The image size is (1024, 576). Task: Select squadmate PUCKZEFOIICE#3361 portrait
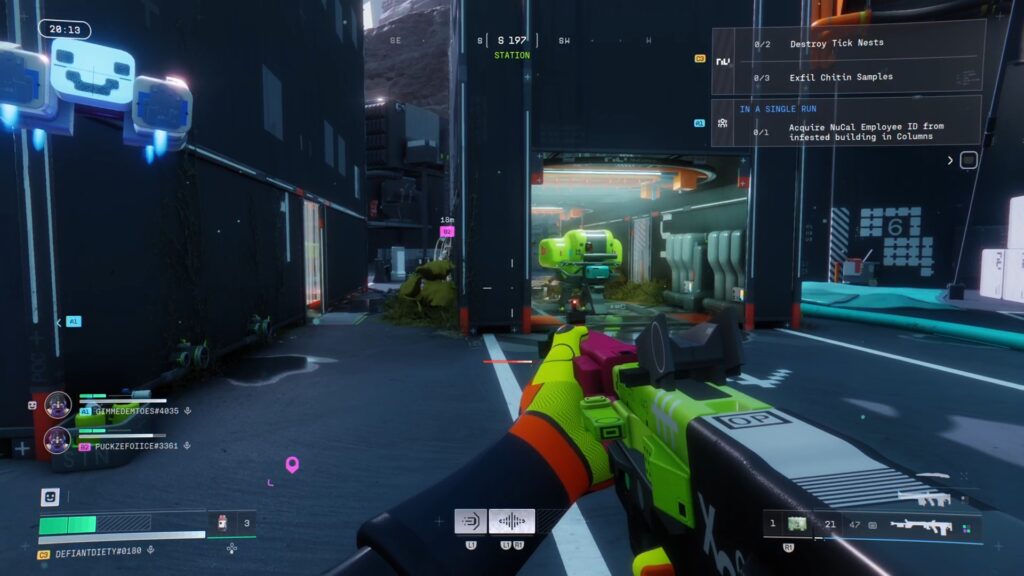pyautogui.click(x=58, y=440)
